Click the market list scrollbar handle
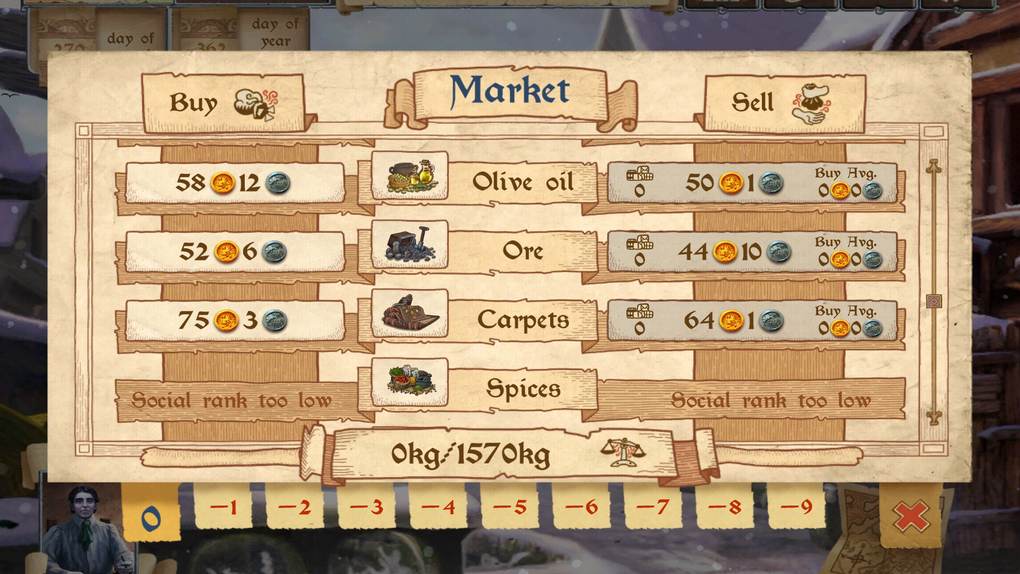The height and width of the screenshot is (574, 1020). point(934,301)
